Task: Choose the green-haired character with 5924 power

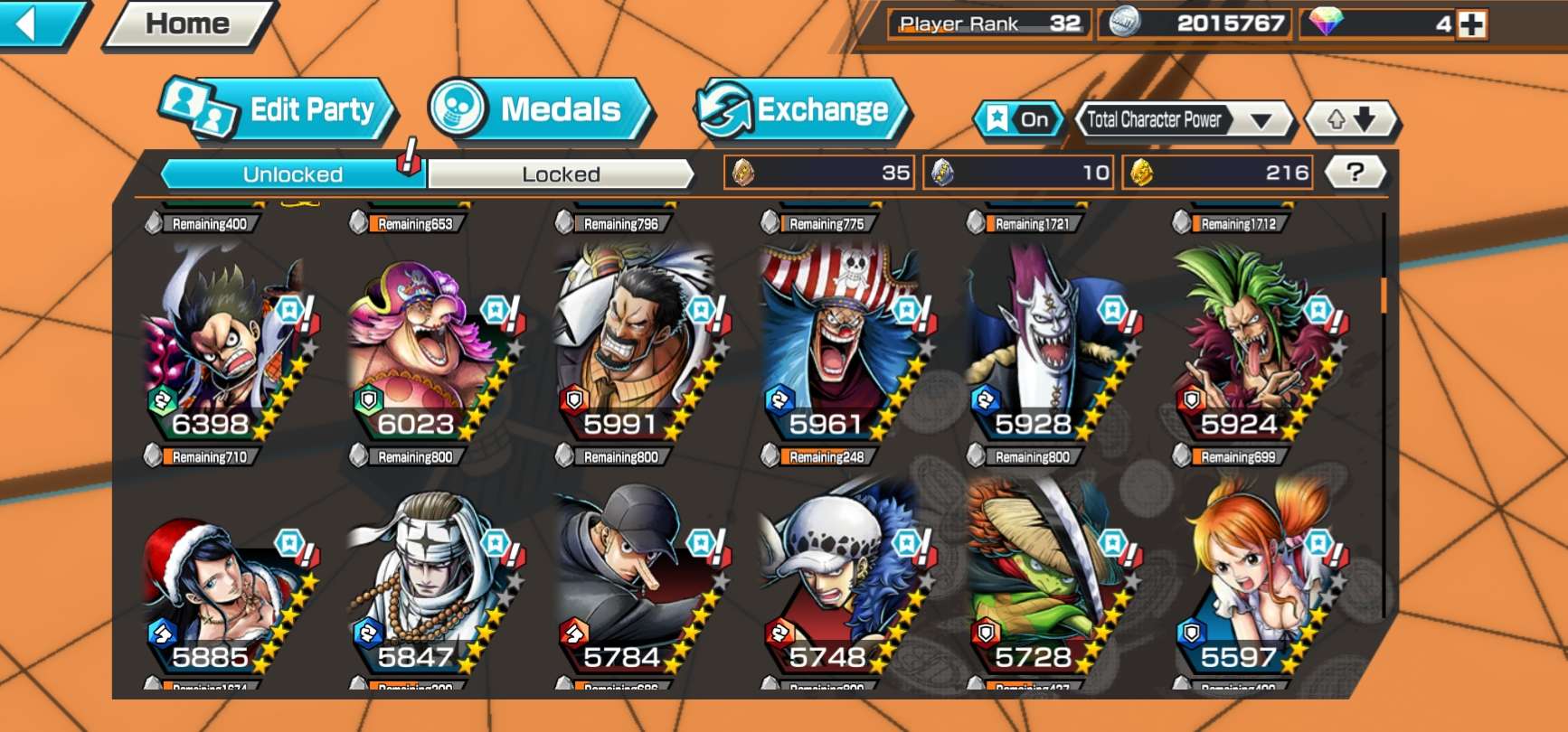Action: pos(1252,343)
